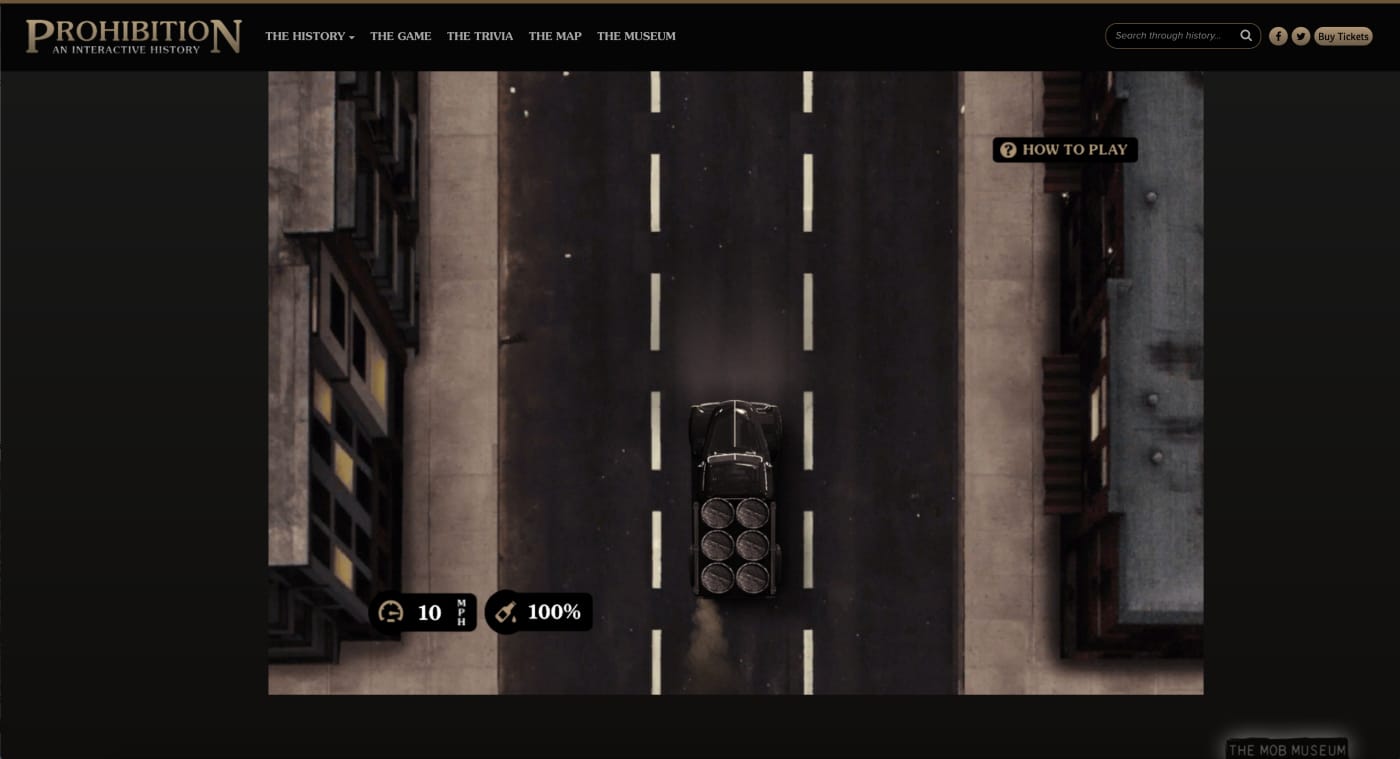Click the magnifying glass search icon
Screen dimensions: 1400x759
tap(1246, 36)
